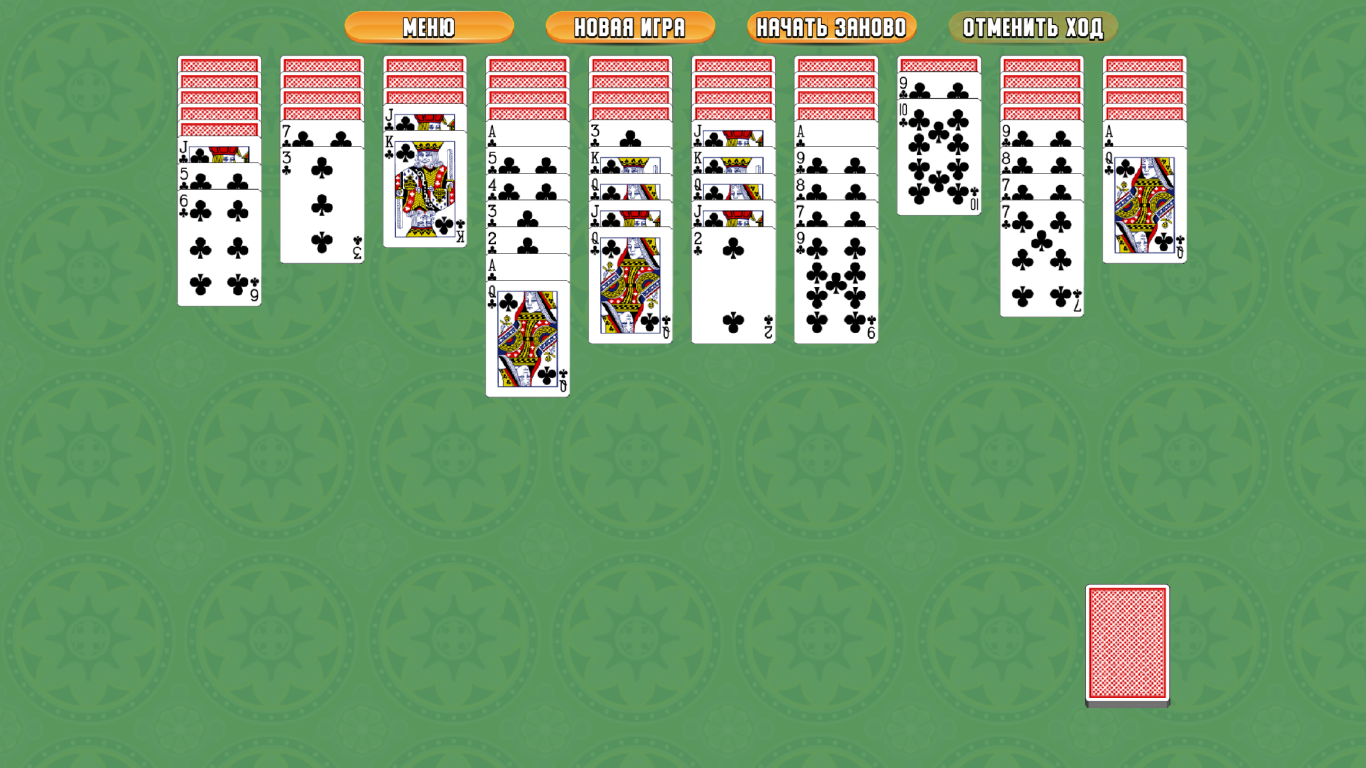Click НАЧАТЬ ЗАНОВО to restart

click(x=832, y=27)
